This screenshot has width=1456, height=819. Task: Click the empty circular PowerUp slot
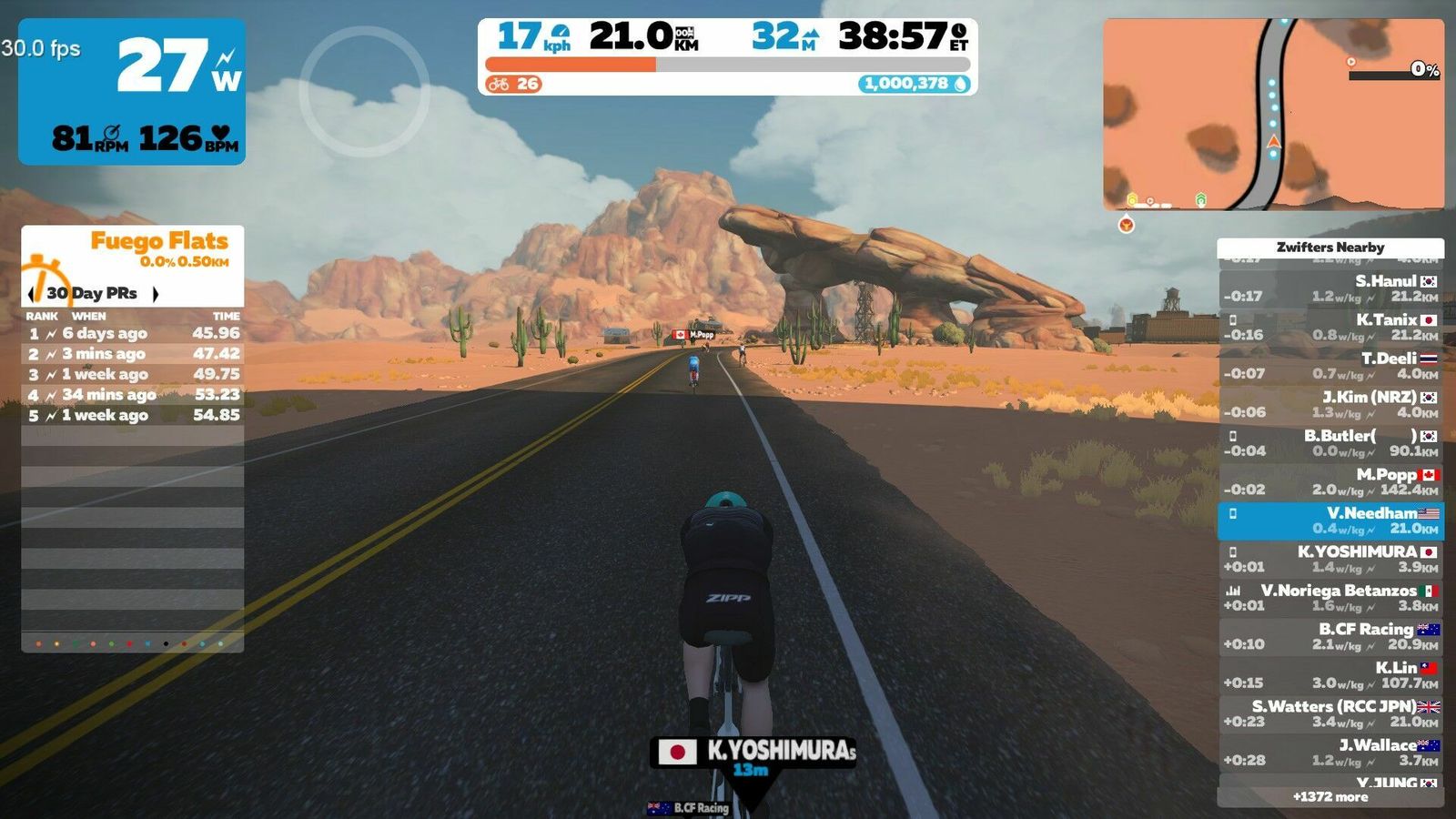tap(364, 91)
